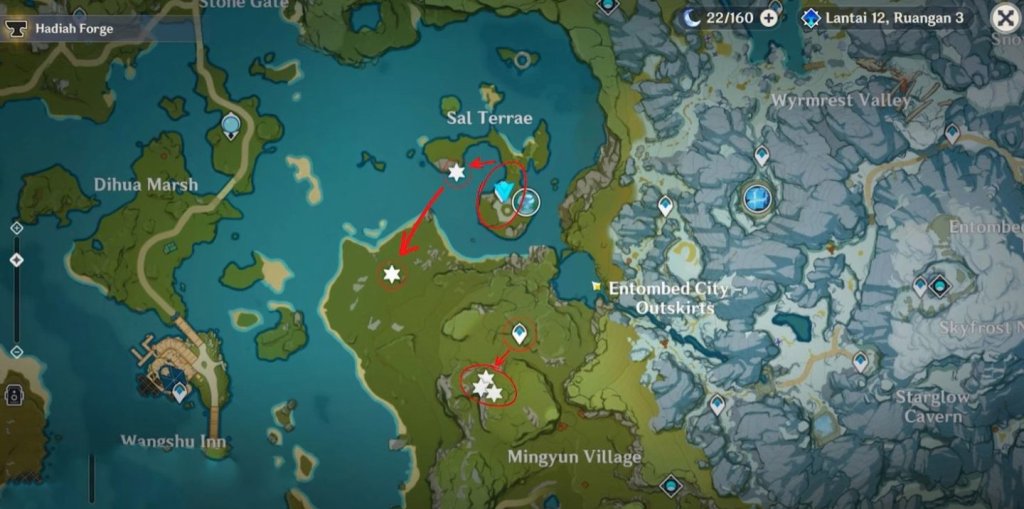1024x509 pixels.
Task: Select the Wangshu Inn teleport waypoint
Action: 179,391
